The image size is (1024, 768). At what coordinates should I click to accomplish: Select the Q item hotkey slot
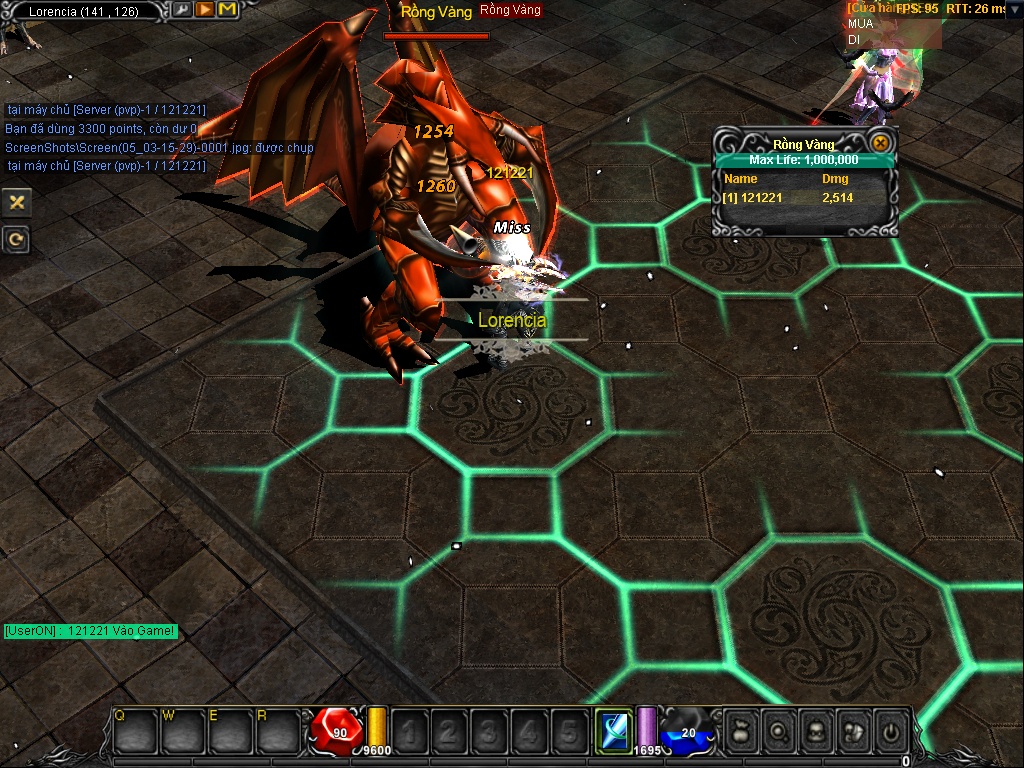pos(135,731)
